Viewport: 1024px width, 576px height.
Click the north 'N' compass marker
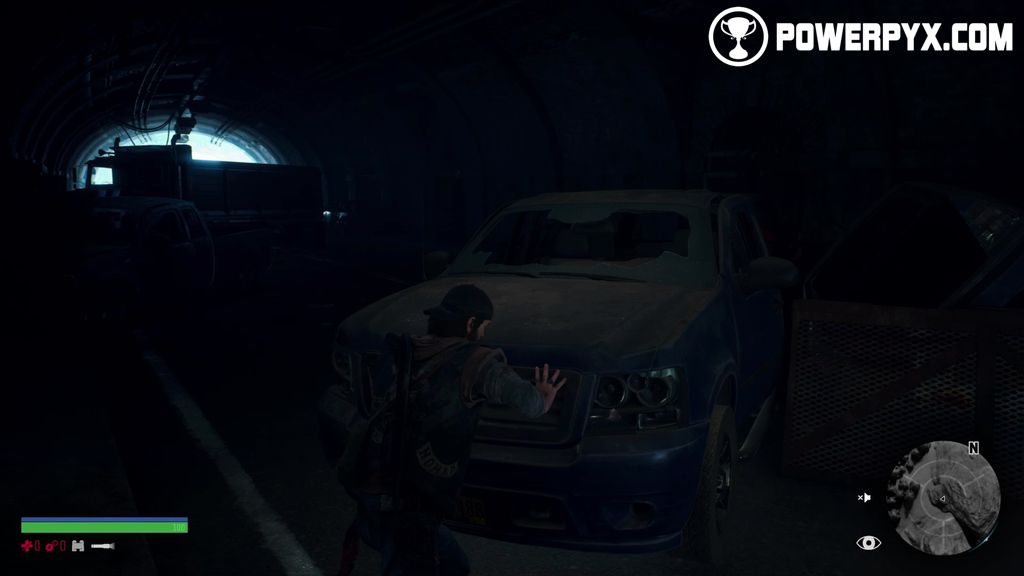(973, 448)
